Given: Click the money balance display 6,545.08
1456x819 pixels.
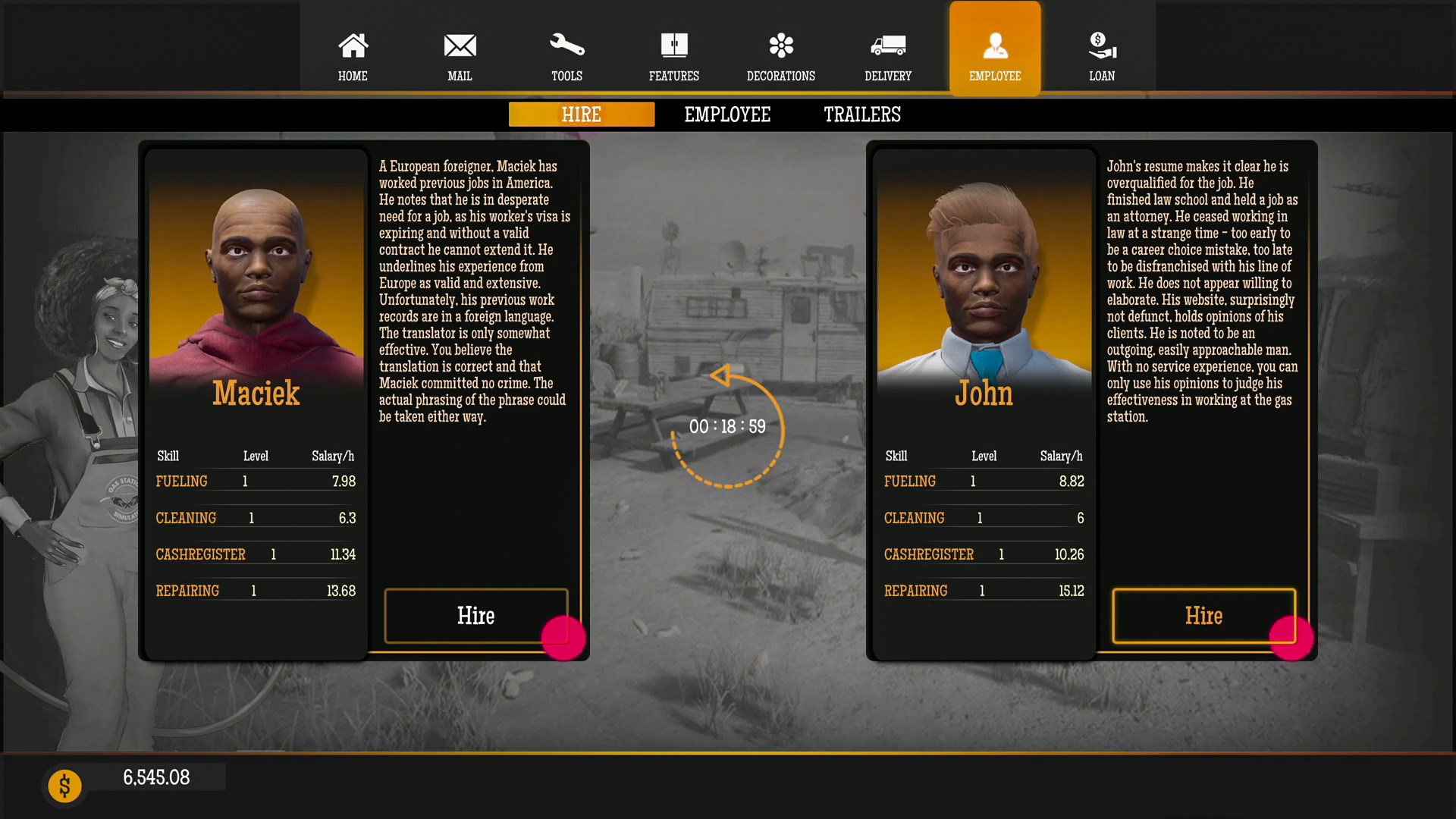Looking at the screenshot, I should tap(157, 777).
